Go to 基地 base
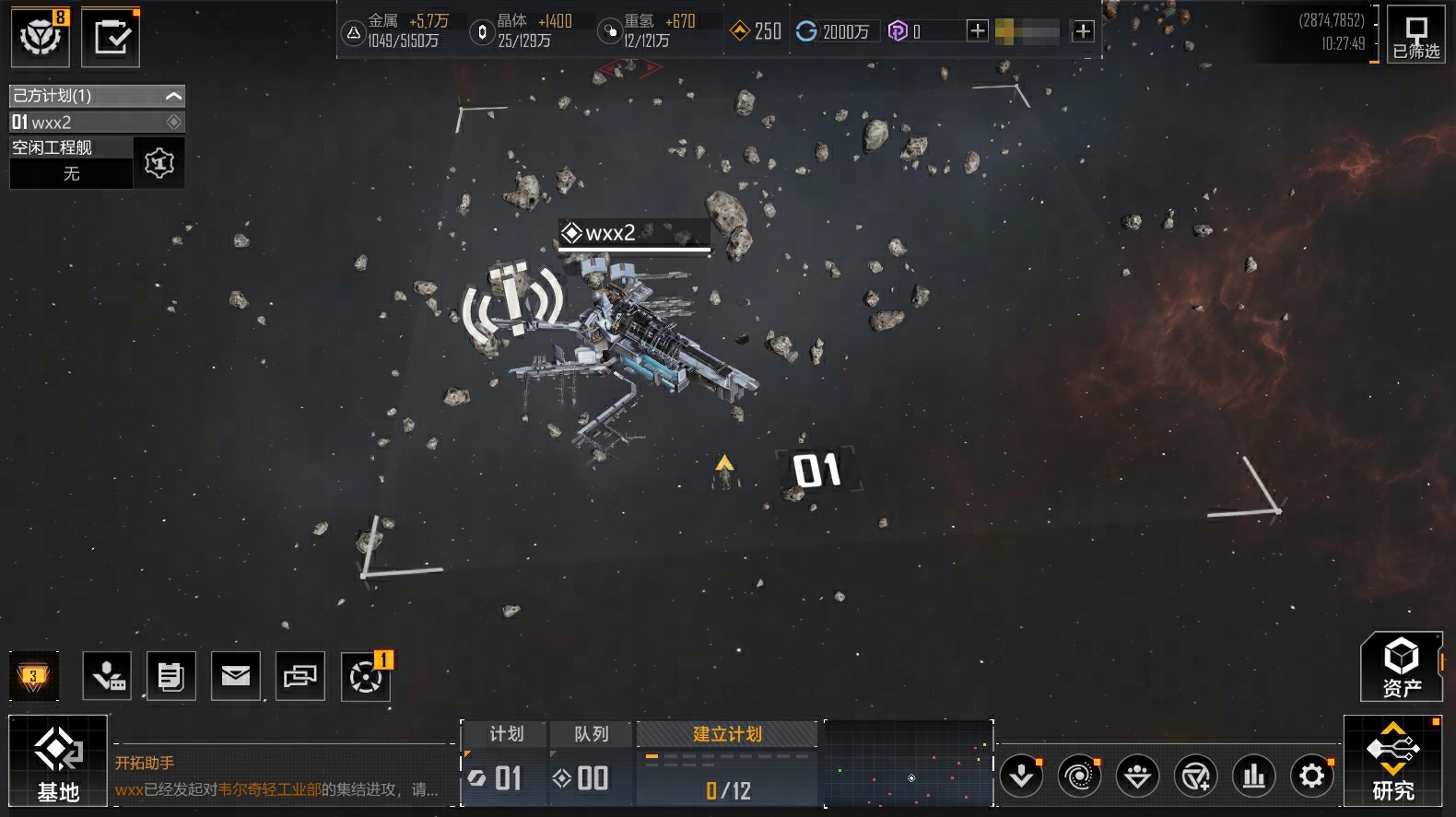The height and width of the screenshot is (817, 1456). [58, 762]
